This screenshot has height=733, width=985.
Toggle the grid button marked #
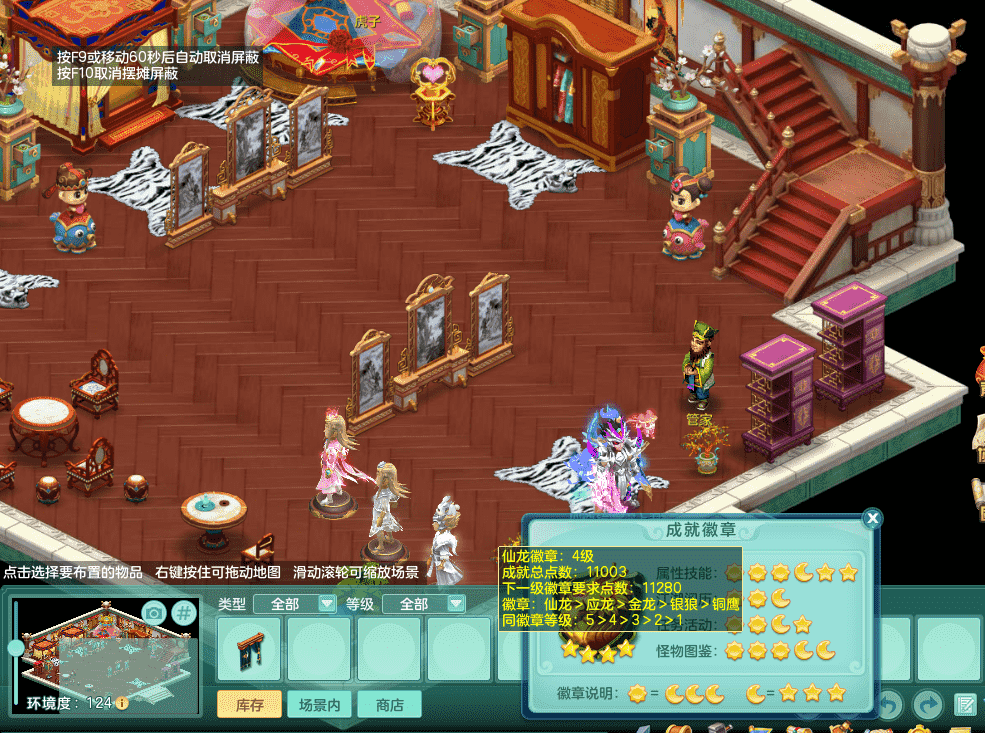tap(184, 613)
